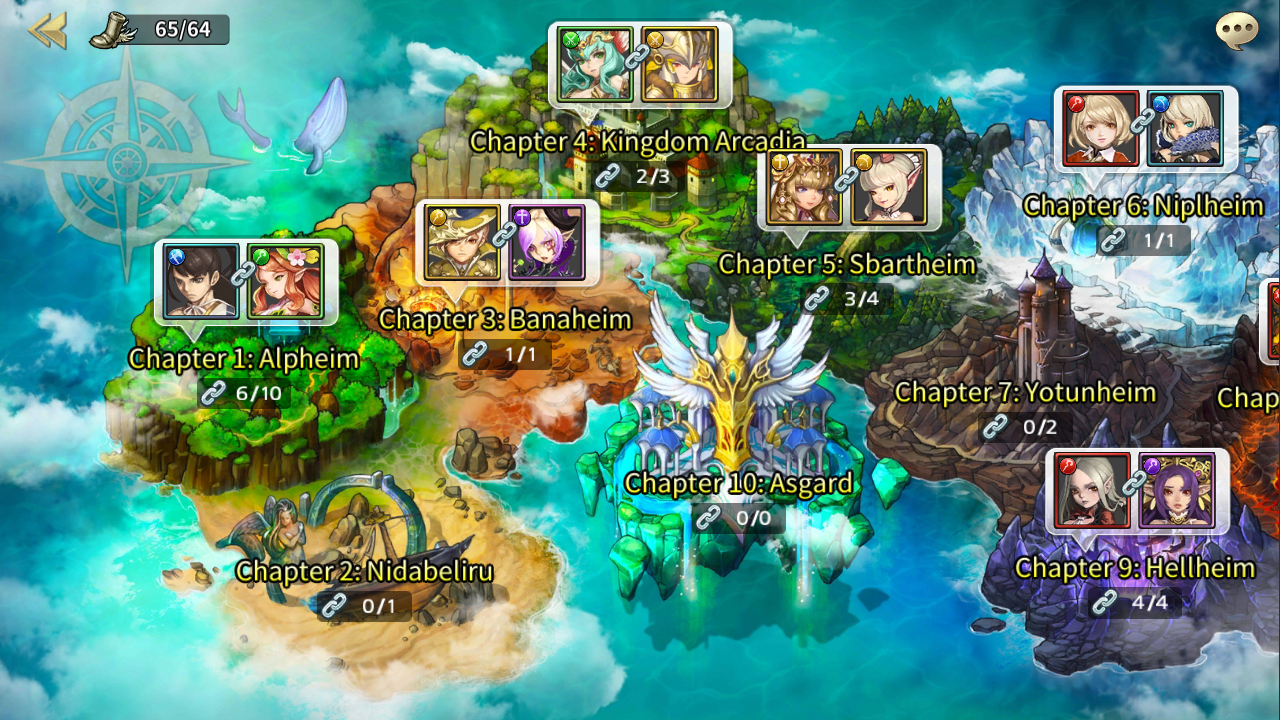Screen dimensions: 1280x720
Task: Select Chapter 1: Alpheim
Action: [243, 358]
